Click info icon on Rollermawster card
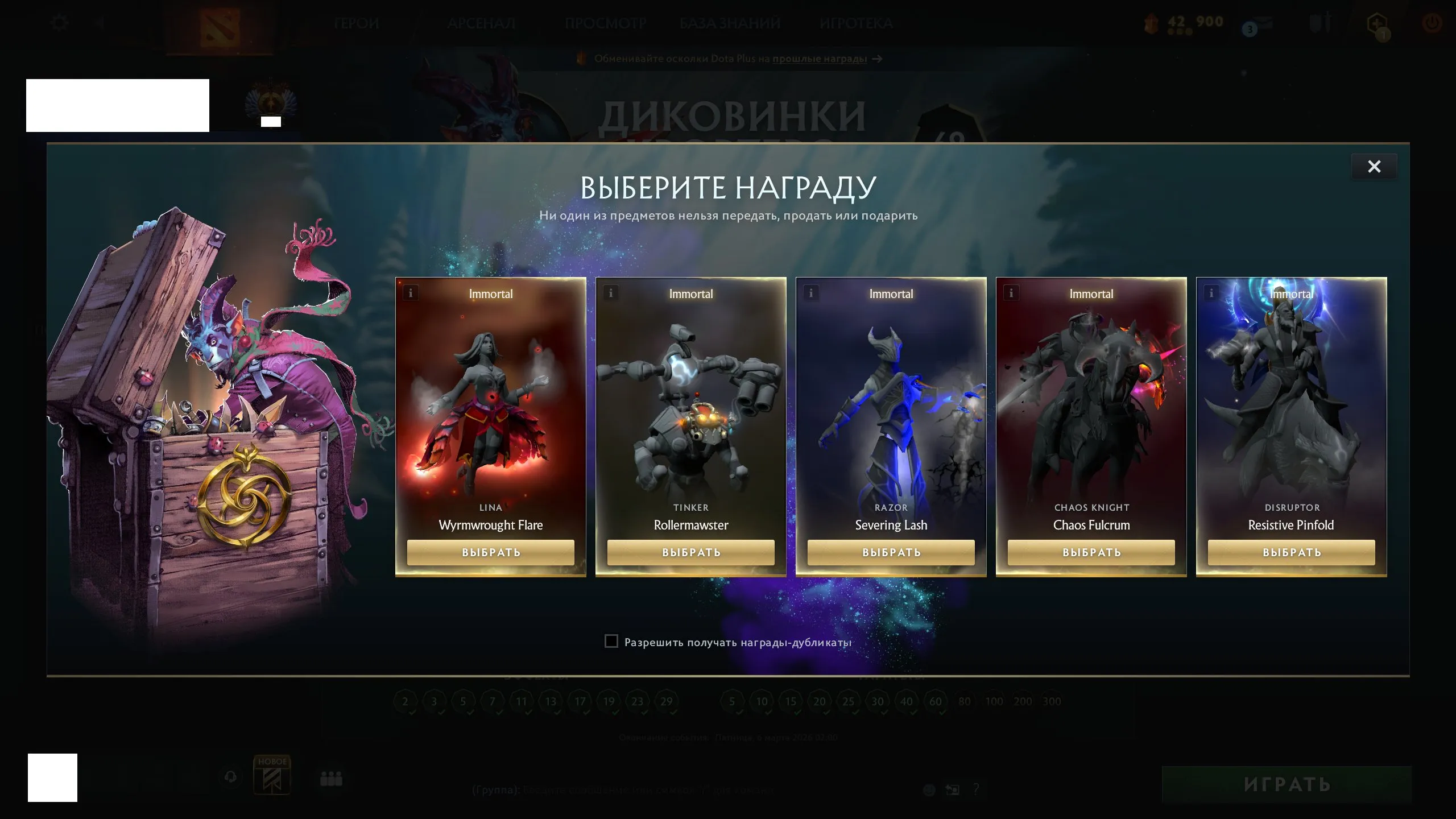 pos(610,292)
